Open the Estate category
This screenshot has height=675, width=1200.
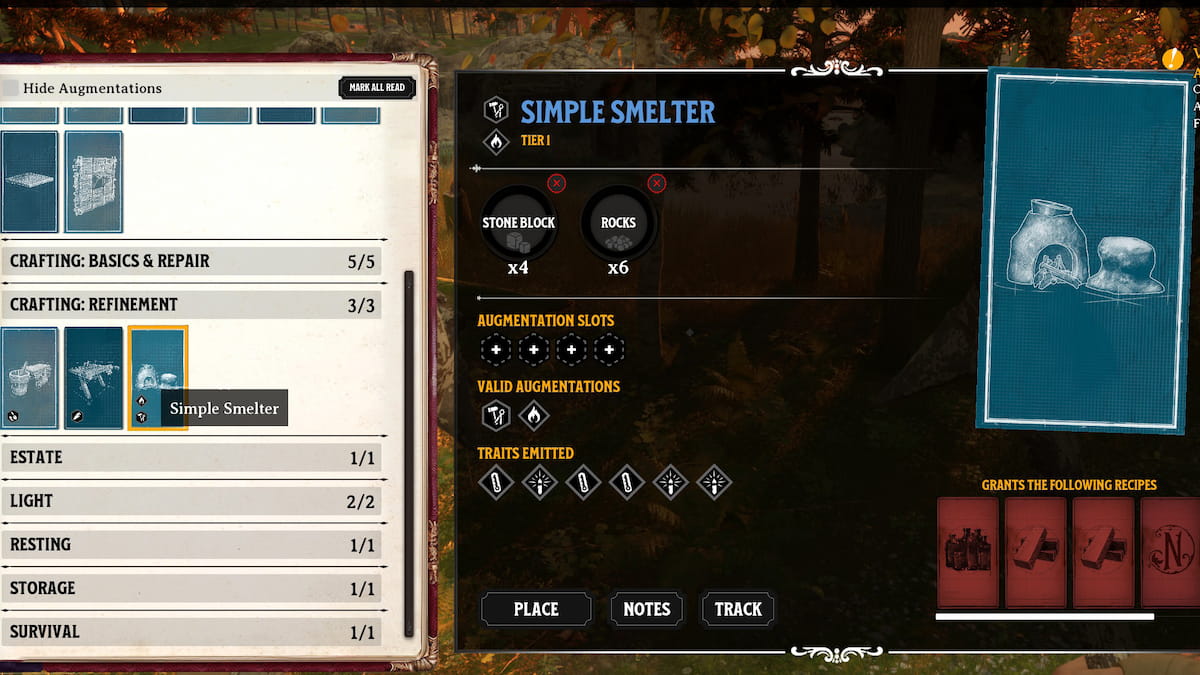[191, 458]
